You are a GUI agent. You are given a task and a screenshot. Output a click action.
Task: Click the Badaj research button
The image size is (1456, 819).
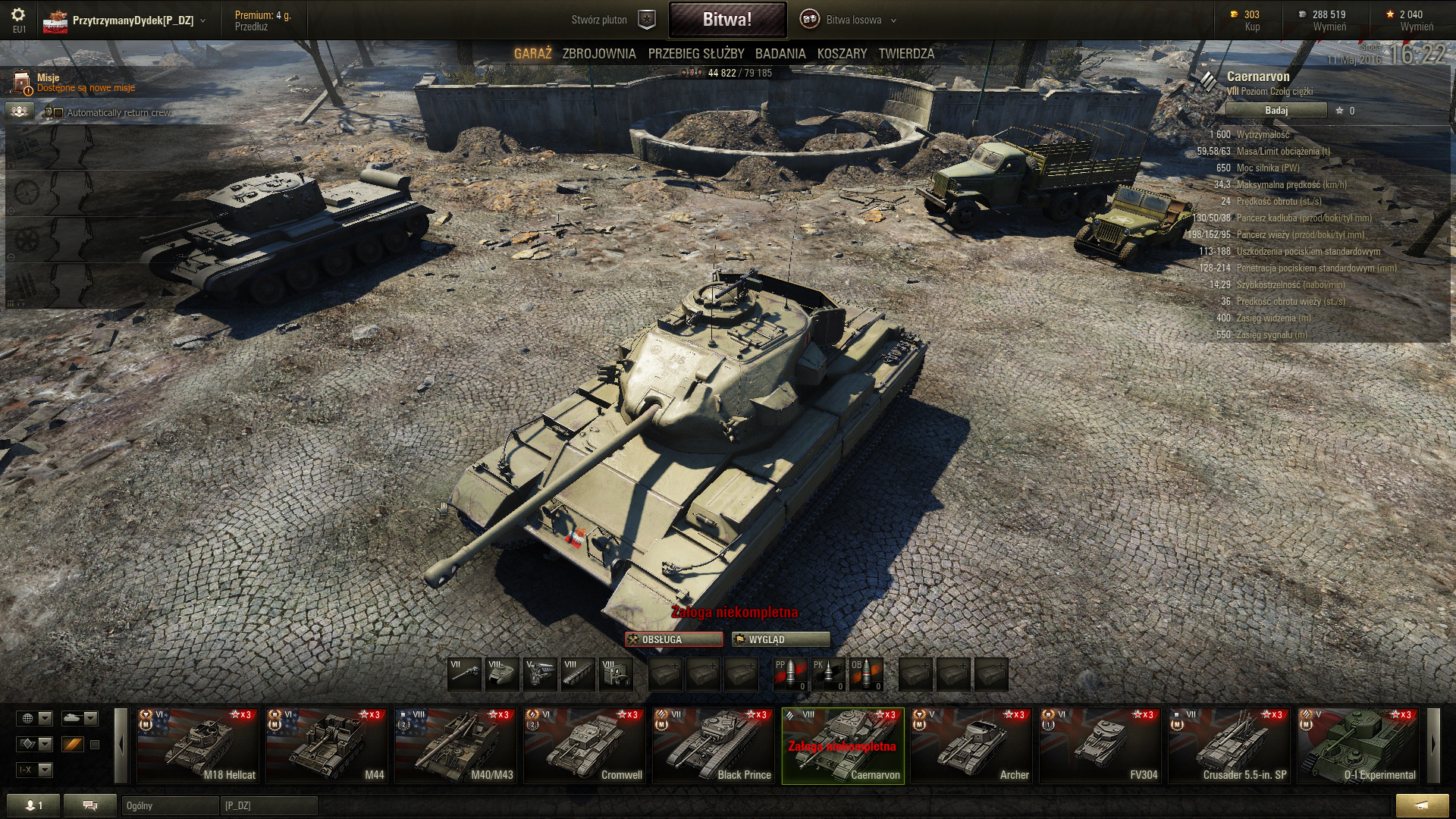tap(1276, 111)
